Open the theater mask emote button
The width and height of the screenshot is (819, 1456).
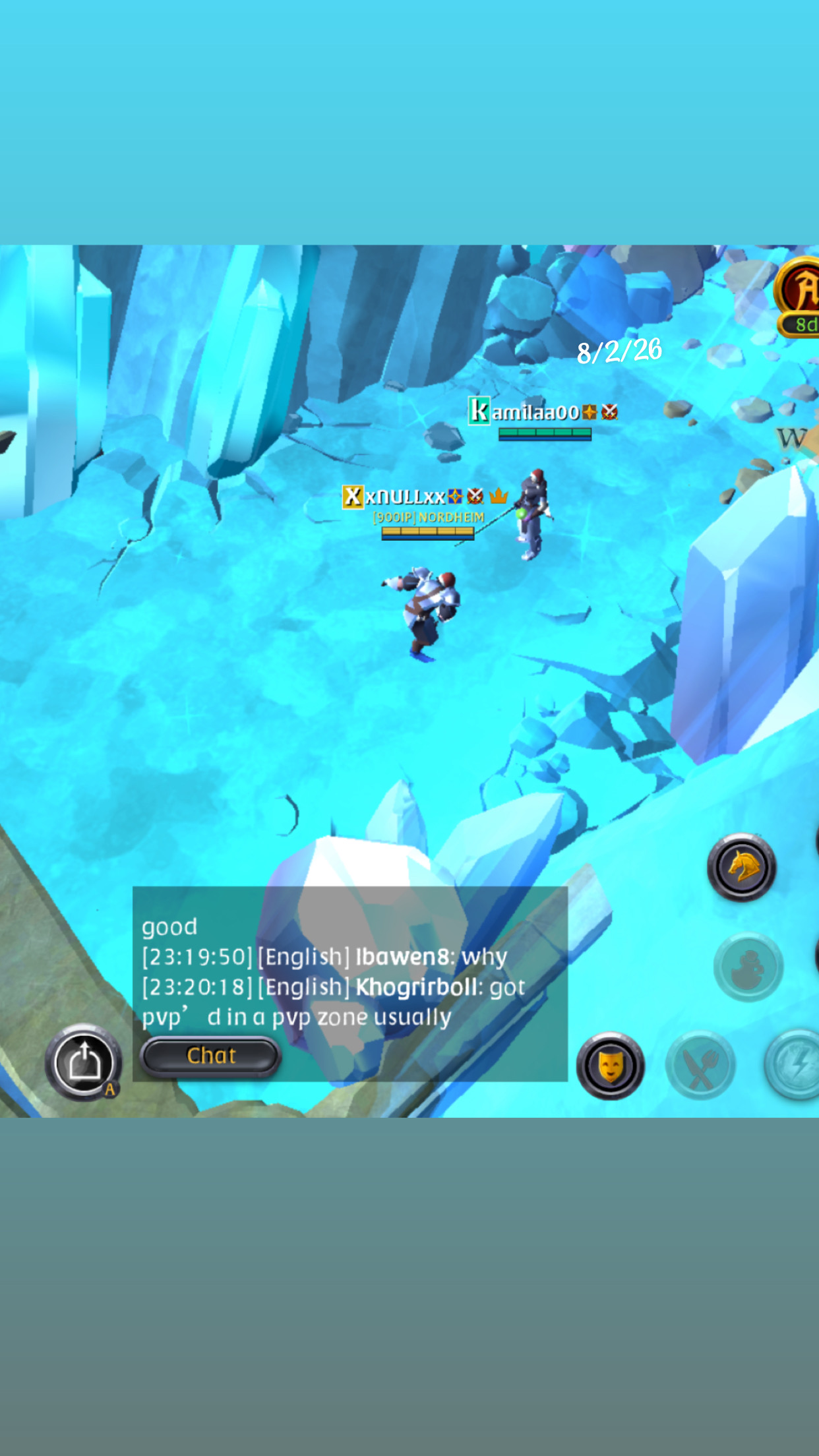(610, 1066)
